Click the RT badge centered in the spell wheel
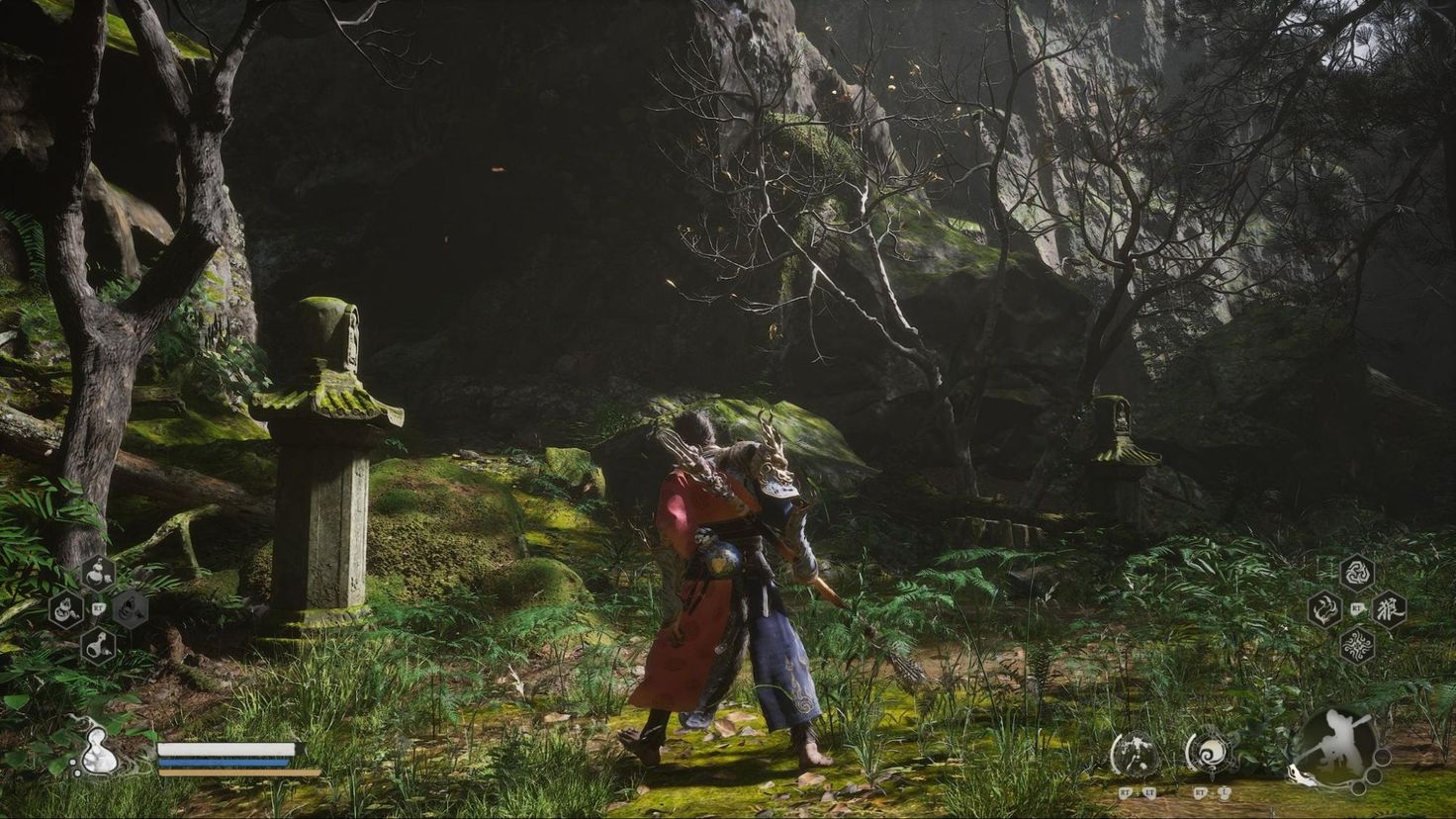 click(1356, 608)
